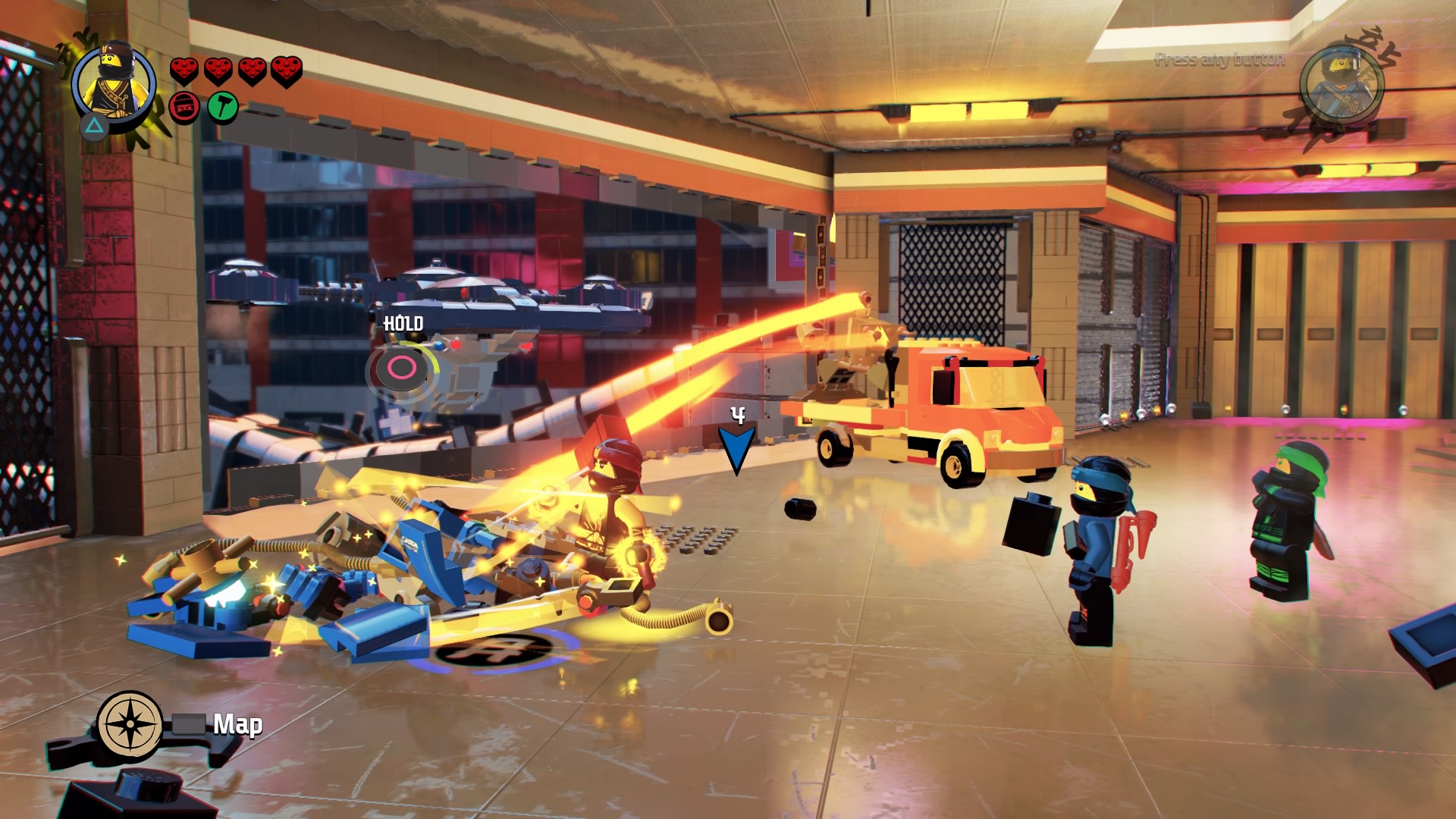Activate the green hammer ability icon
Screen dimensions: 1456x819
[x=222, y=107]
